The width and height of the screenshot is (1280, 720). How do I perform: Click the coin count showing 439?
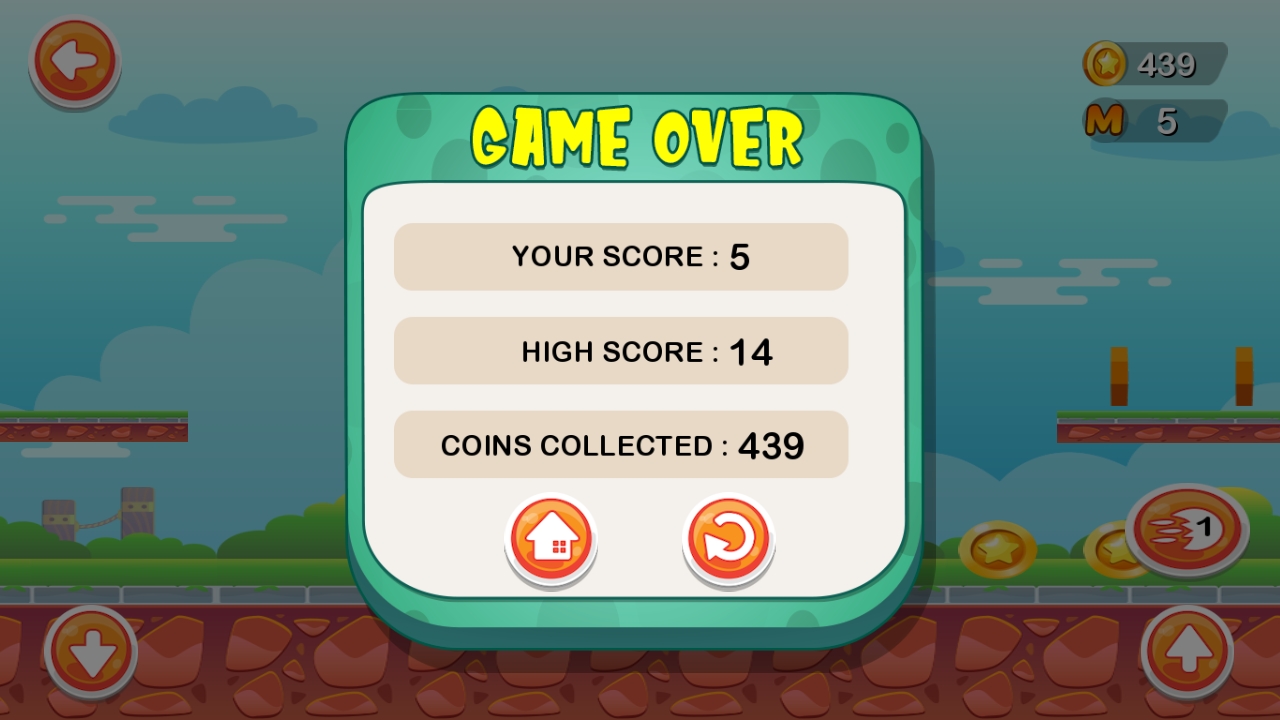[x=1166, y=65]
